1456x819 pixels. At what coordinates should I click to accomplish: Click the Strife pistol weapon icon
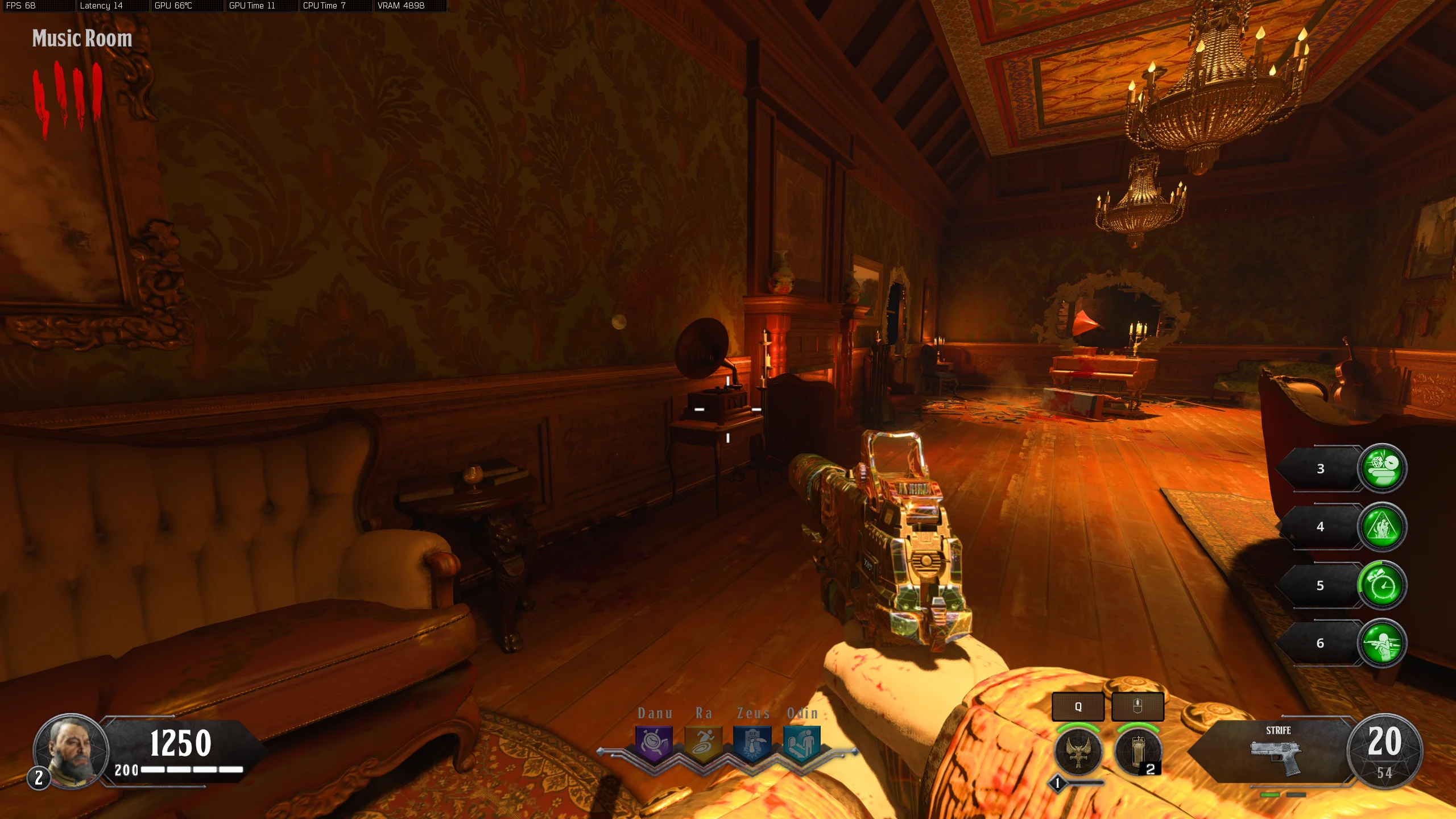pyautogui.click(x=1276, y=756)
